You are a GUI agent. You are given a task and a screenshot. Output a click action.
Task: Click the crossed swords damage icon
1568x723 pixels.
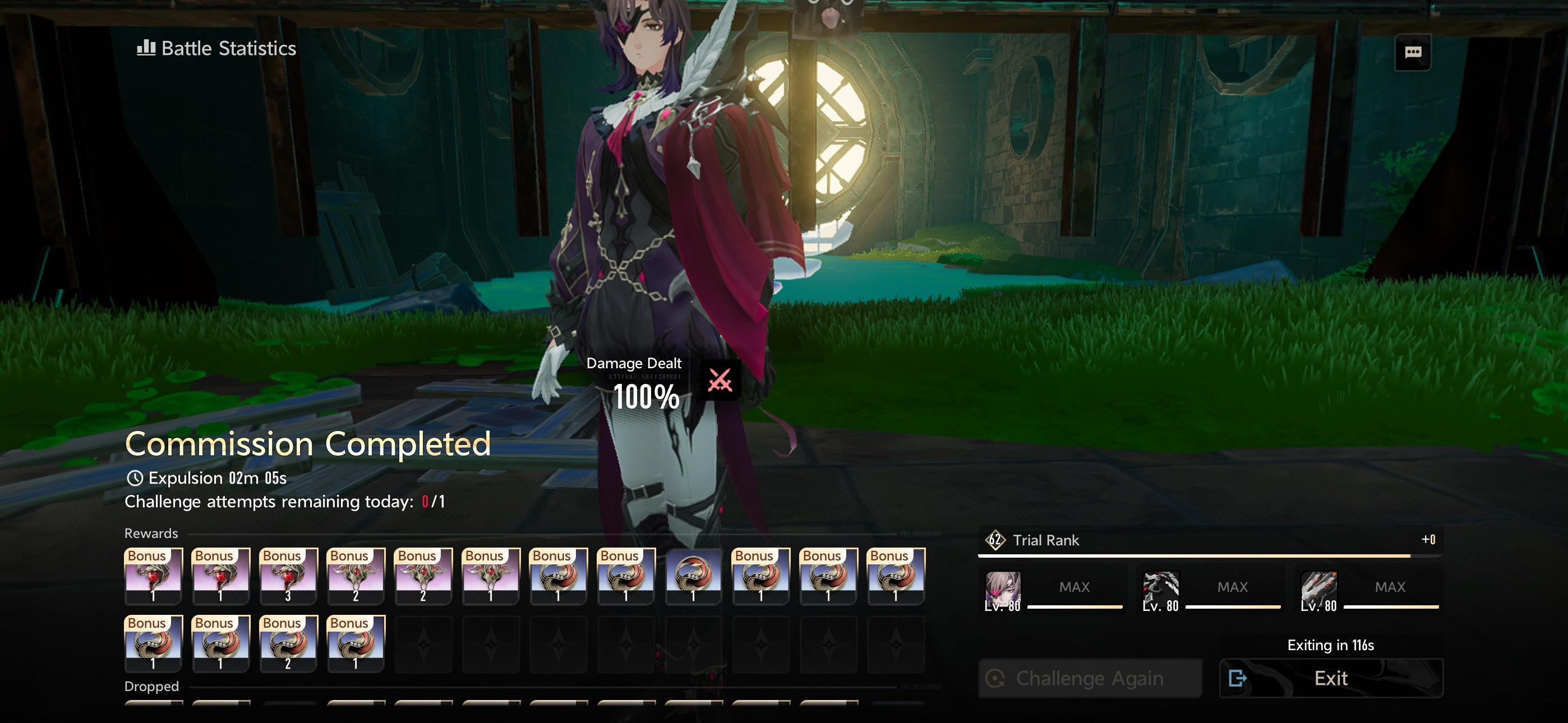pos(720,381)
